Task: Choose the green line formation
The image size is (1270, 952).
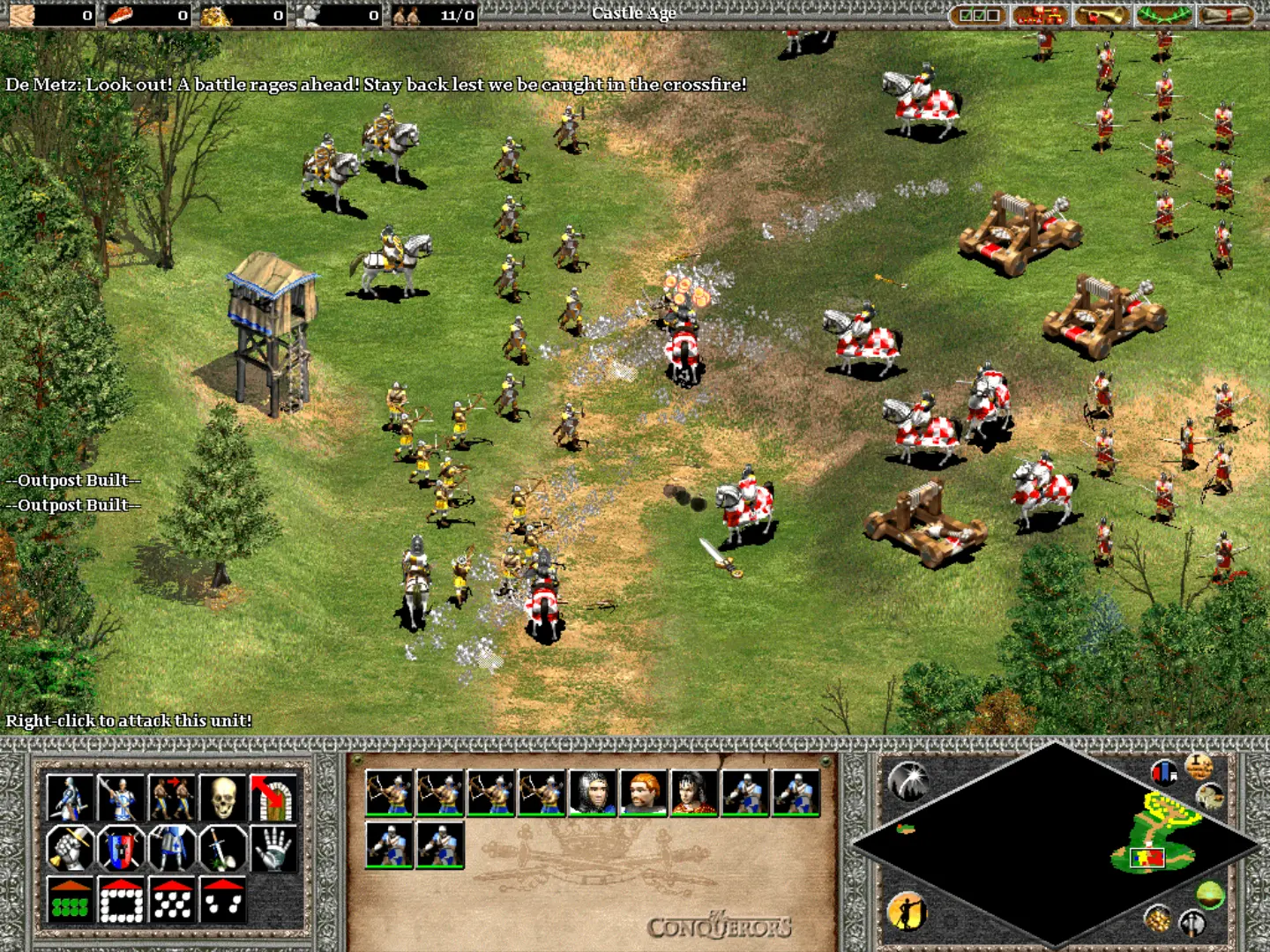Action: [x=70, y=900]
